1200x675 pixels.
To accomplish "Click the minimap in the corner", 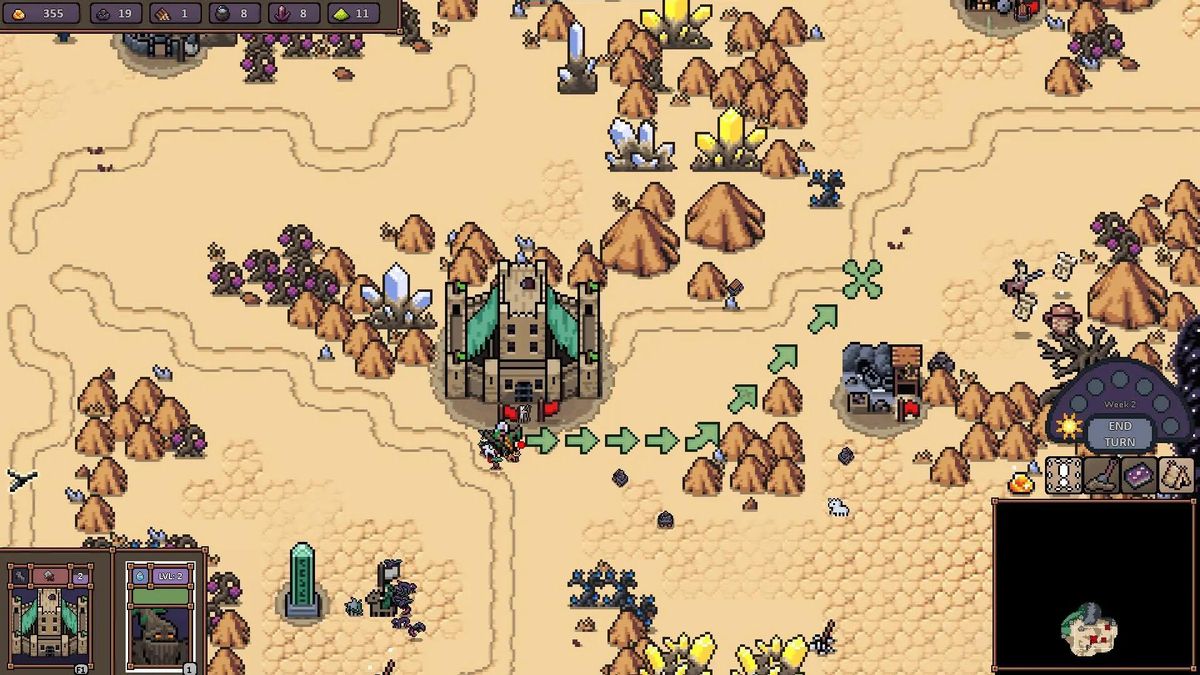I will point(1095,585).
